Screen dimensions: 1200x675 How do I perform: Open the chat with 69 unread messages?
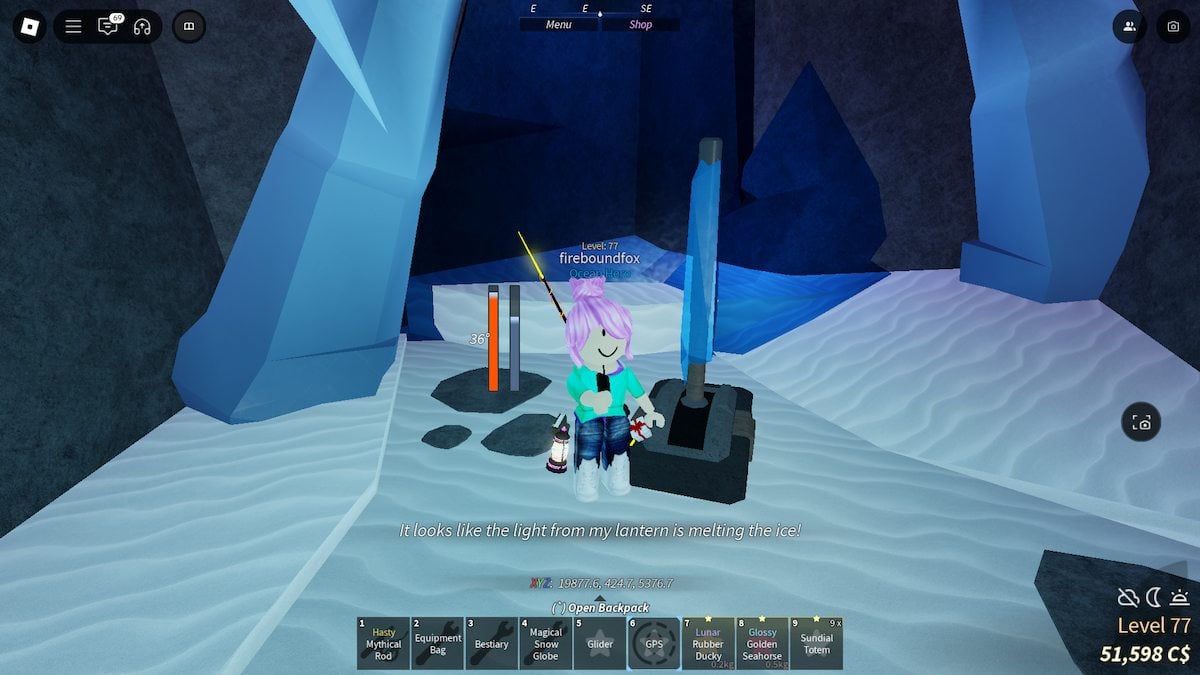[108, 27]
